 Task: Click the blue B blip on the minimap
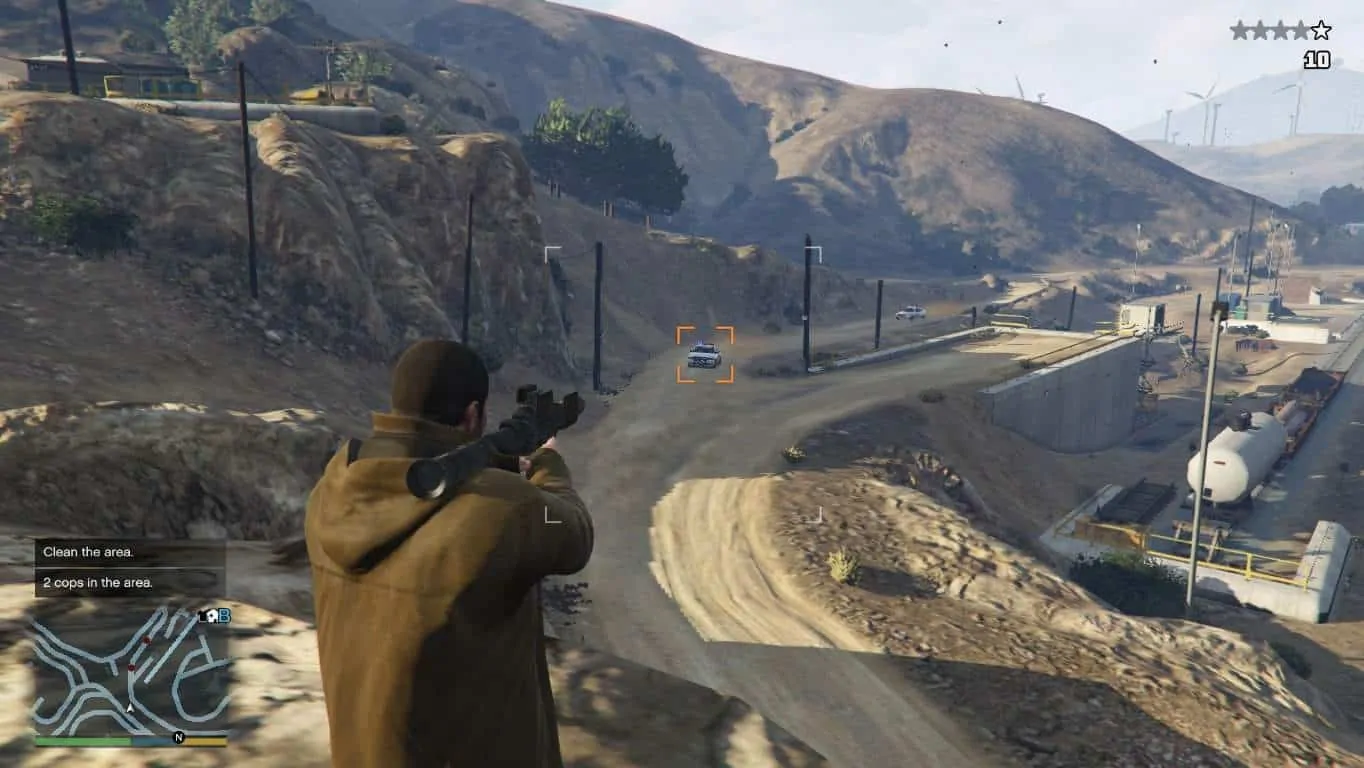pos(225,618)
